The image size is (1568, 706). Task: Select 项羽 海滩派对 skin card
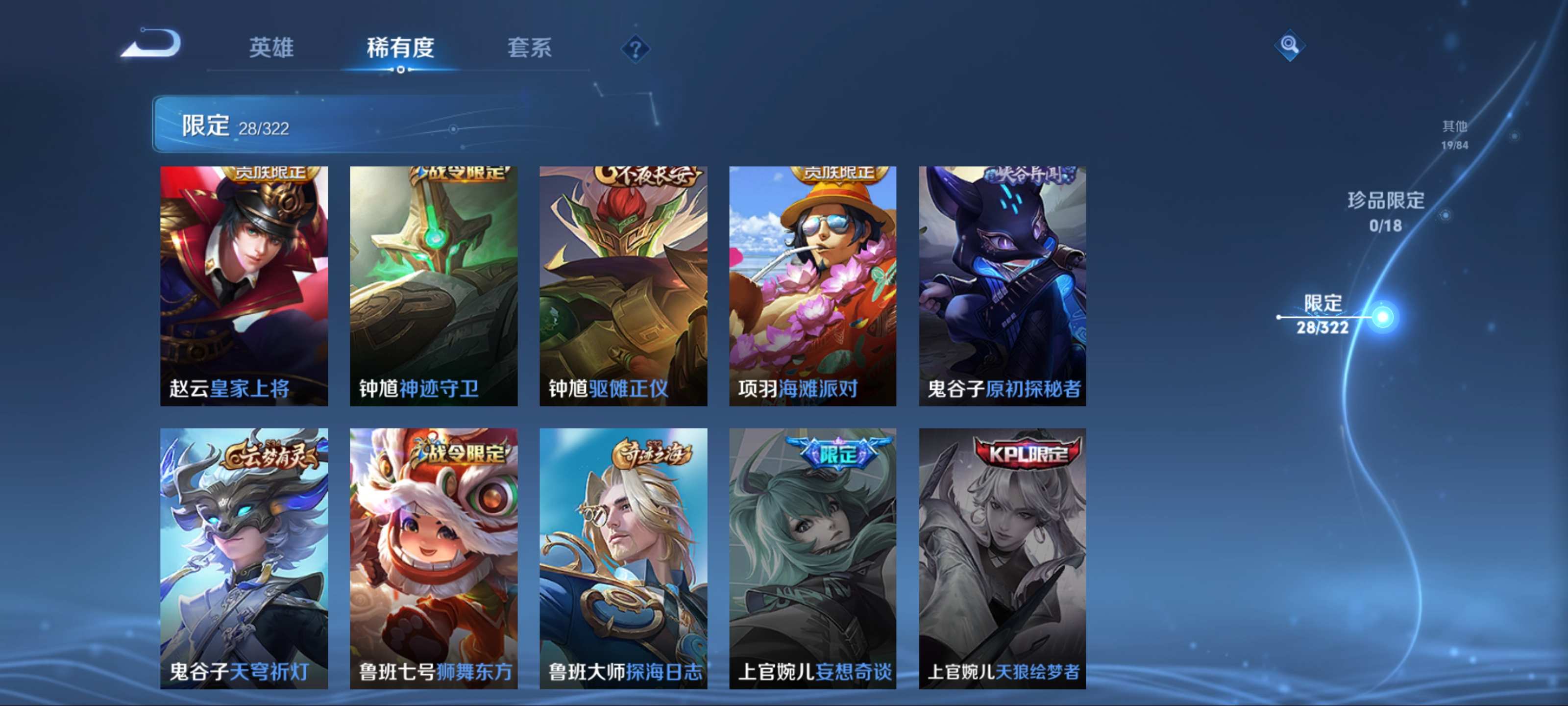pos(812,286)
